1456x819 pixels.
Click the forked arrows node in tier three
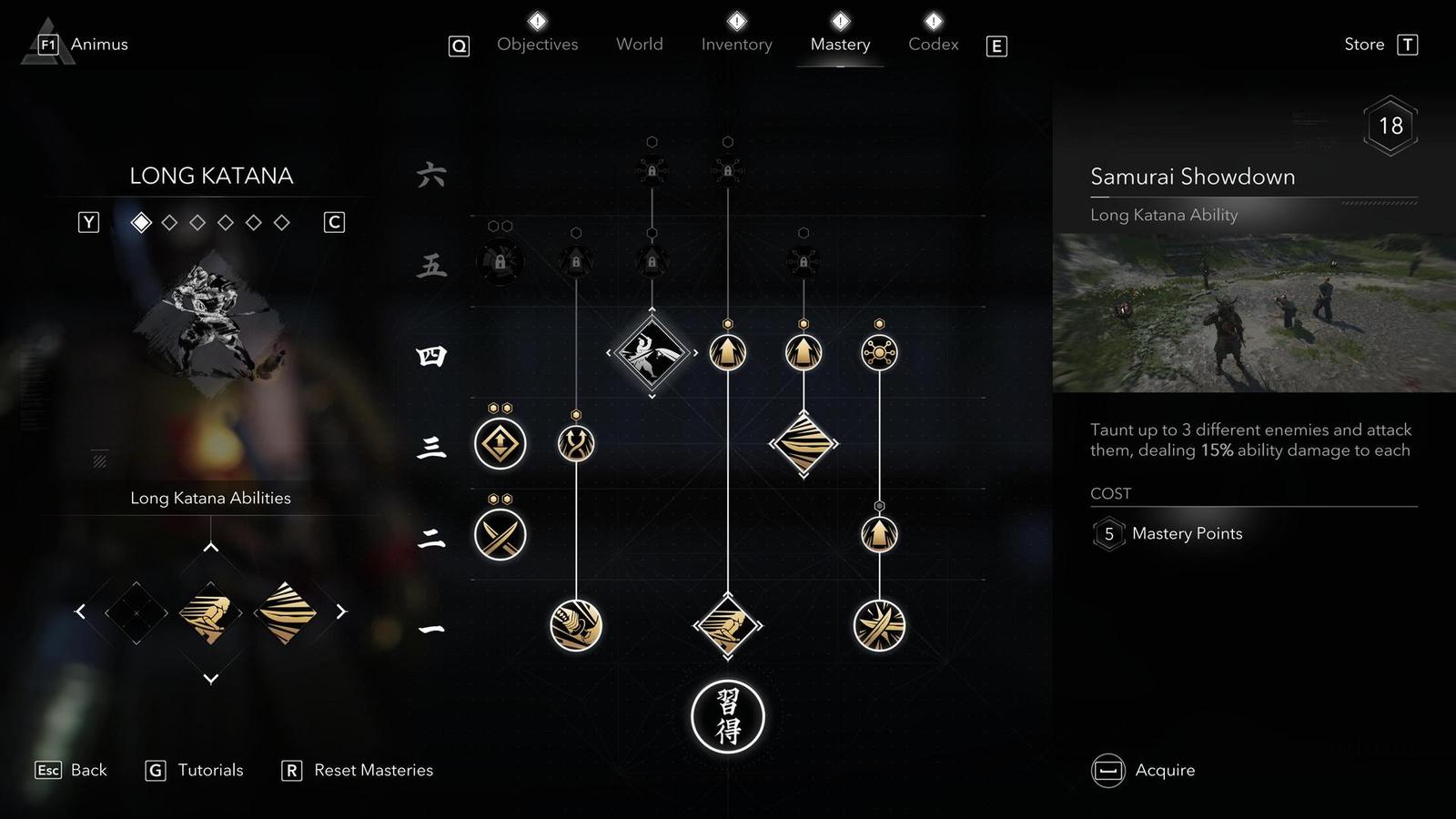click(576, 444)
